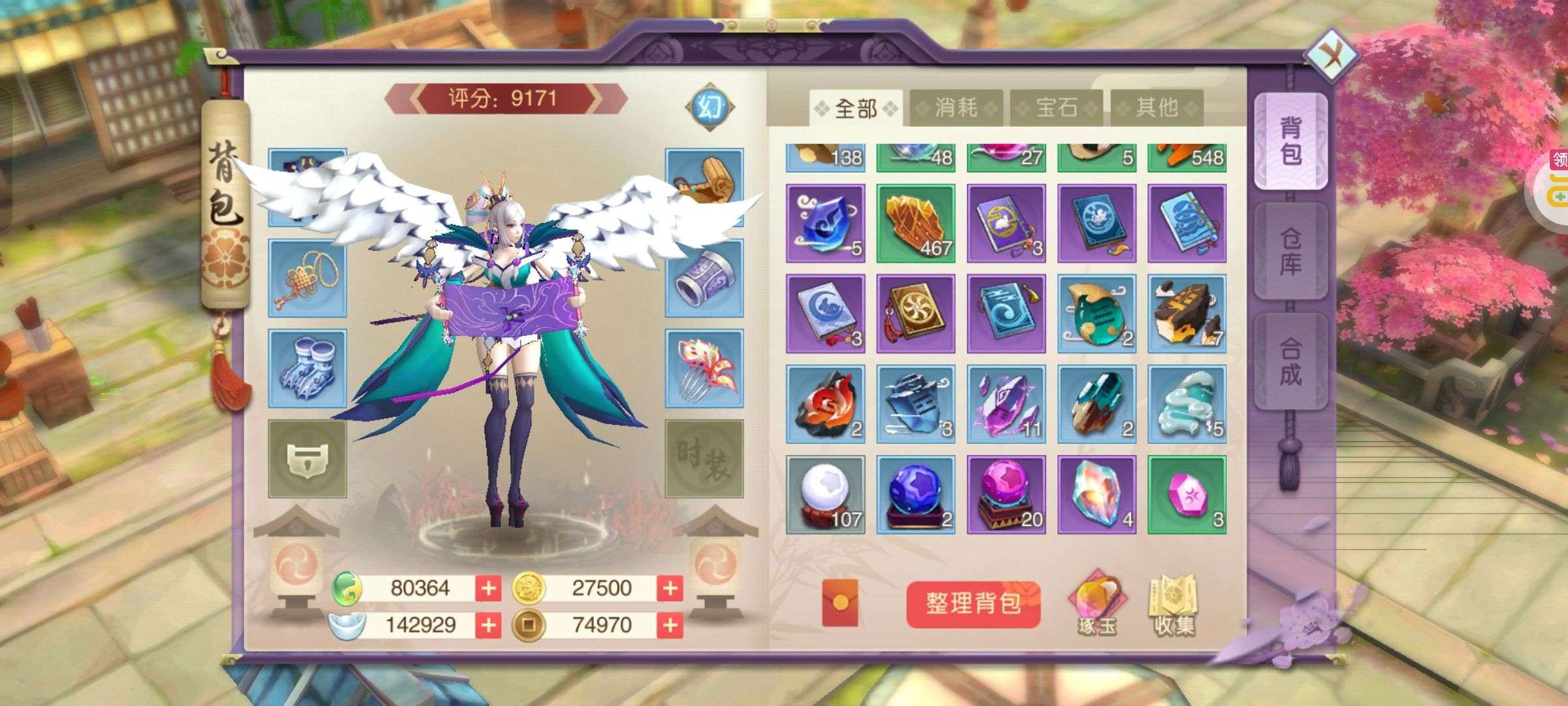Select the white orb item stack of 107
Image resolution: width=1568 pixels, height=706 pixels.
point(826,495)
